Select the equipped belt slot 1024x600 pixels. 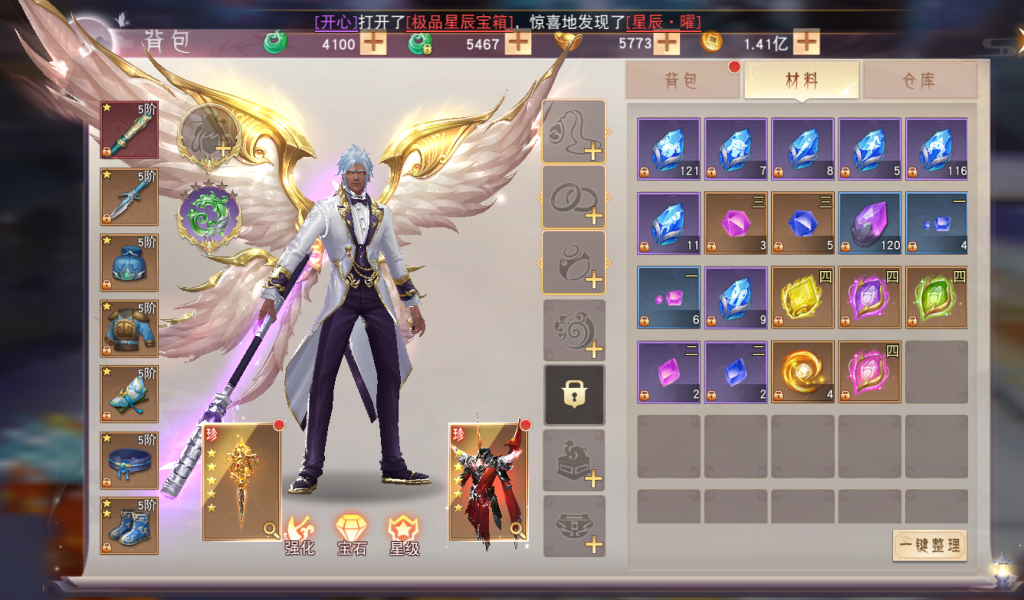pyautogui.click(x=129, y=459)
